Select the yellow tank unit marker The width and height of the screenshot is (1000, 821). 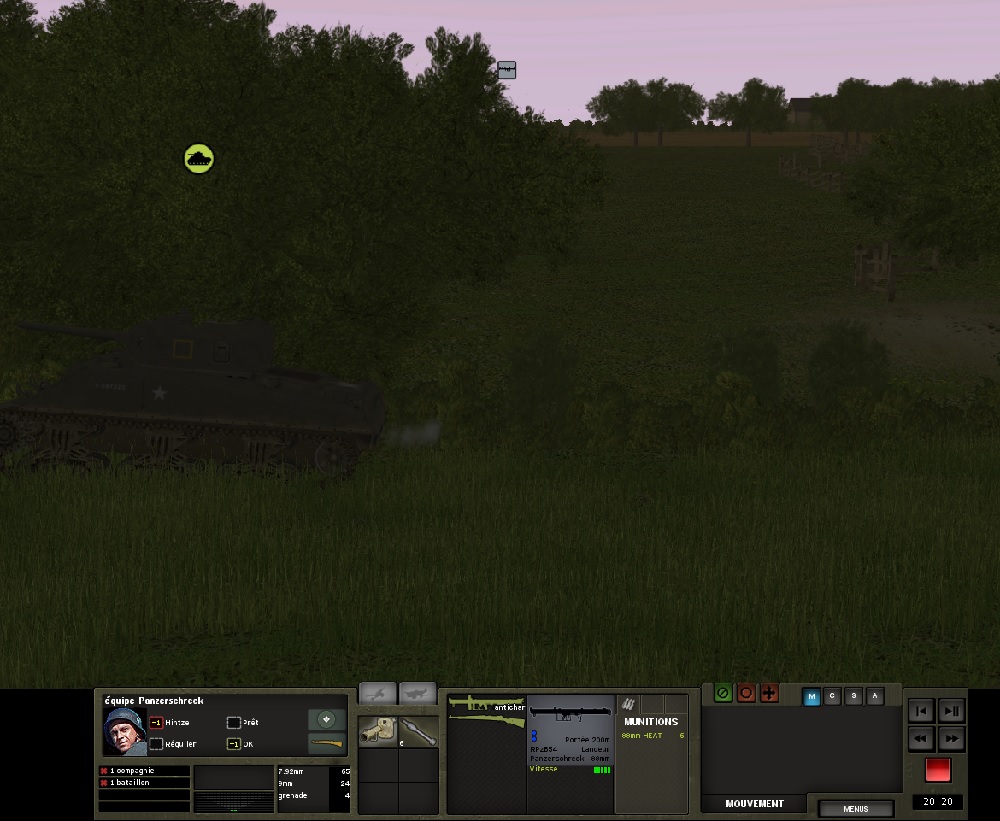click(x=199, y=158)
